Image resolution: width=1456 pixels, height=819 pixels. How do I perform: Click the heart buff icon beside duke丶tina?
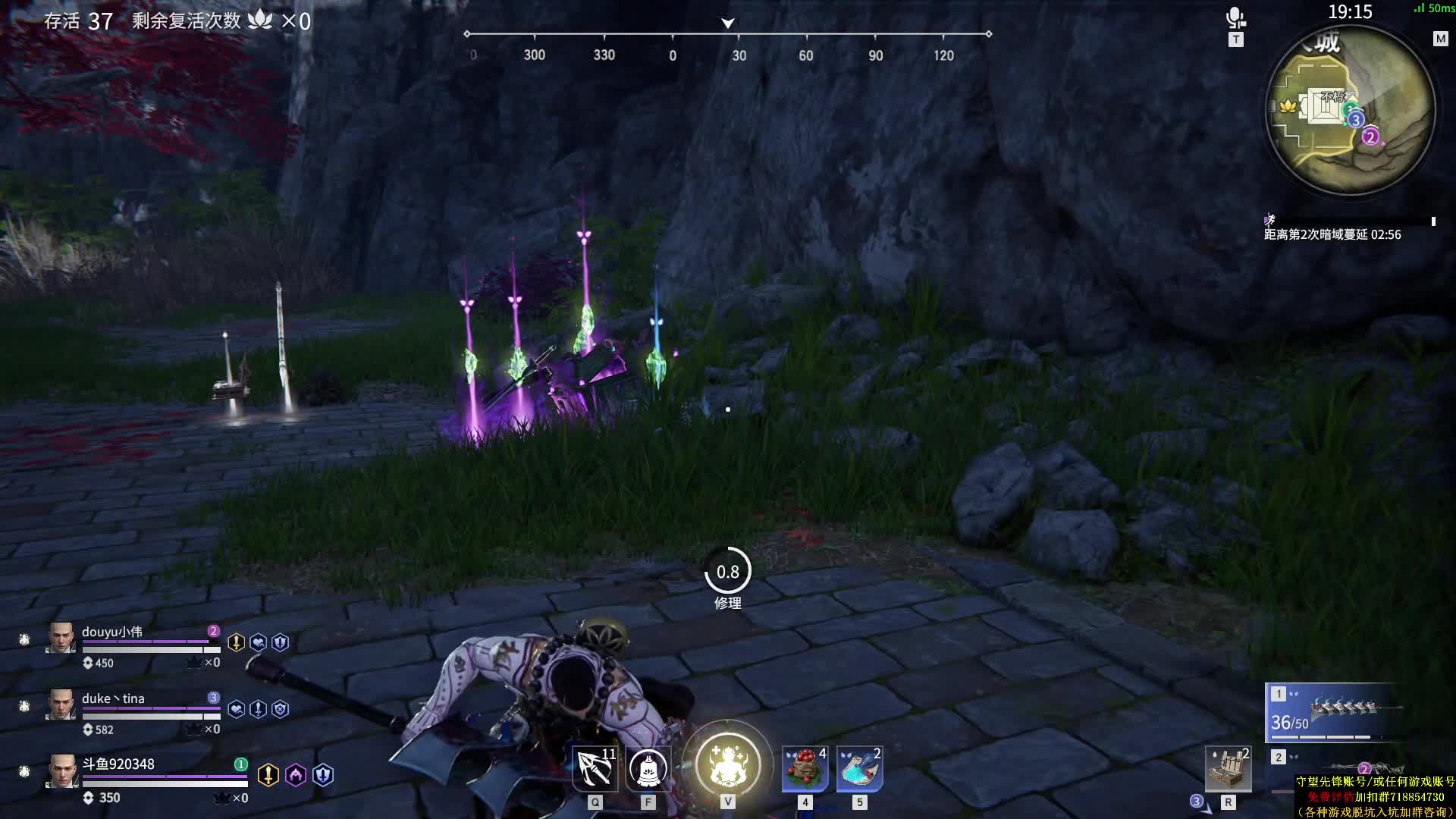click(x=236, y=709)
